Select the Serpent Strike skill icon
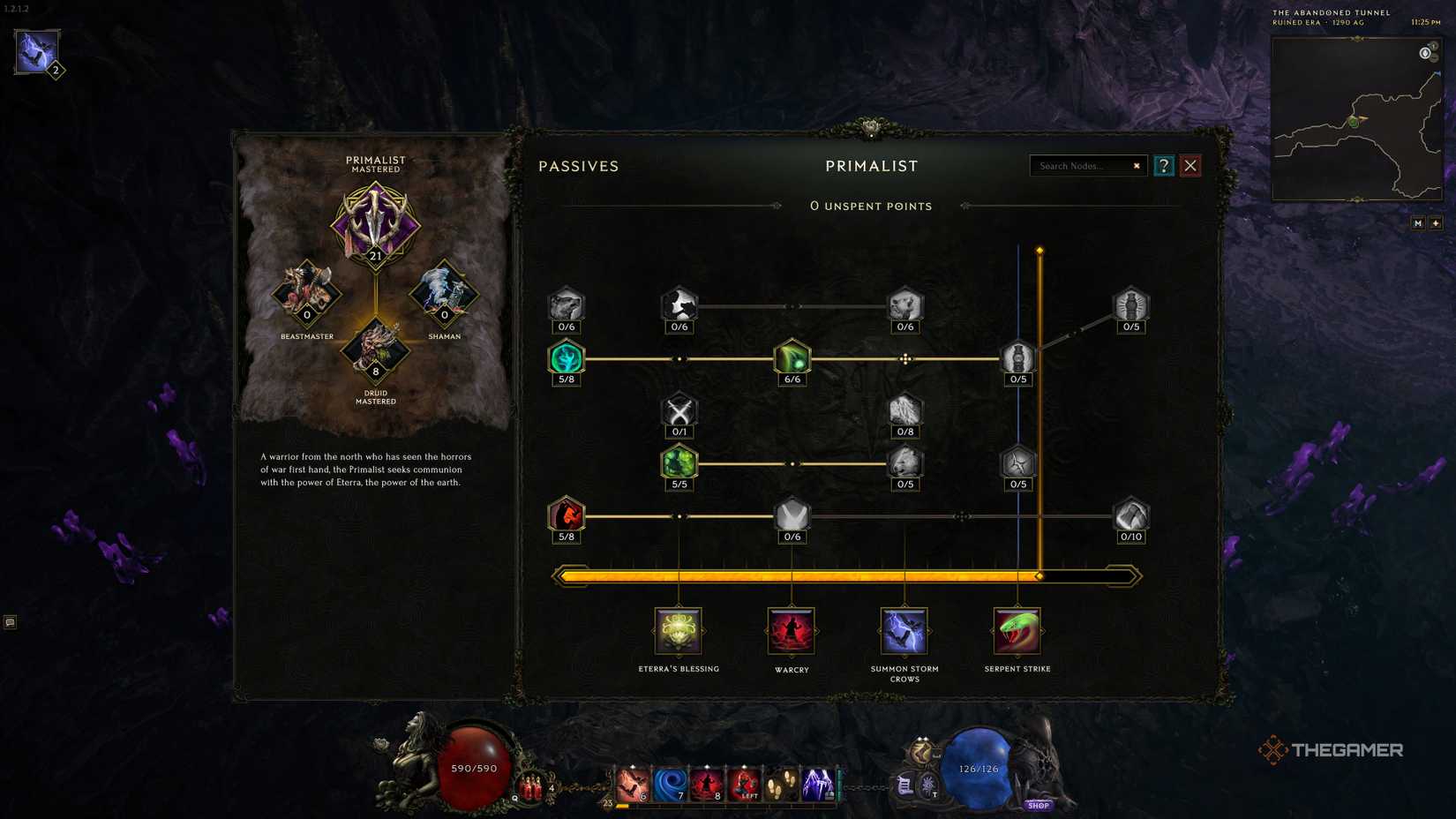Viewport: 1456px width, 819px height. (1017, 630)
